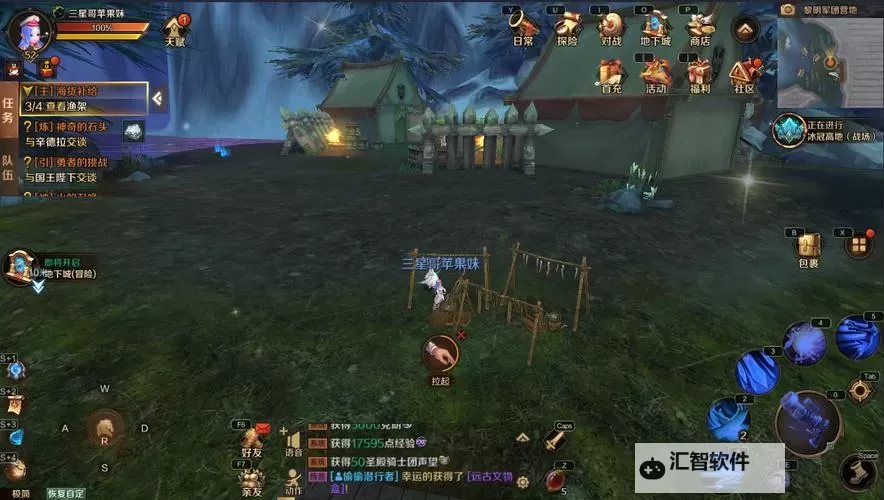The height and width of the screenshot is (500, 884).
Task: Open the 商店 shop
Action: click(x=699, y=27)
